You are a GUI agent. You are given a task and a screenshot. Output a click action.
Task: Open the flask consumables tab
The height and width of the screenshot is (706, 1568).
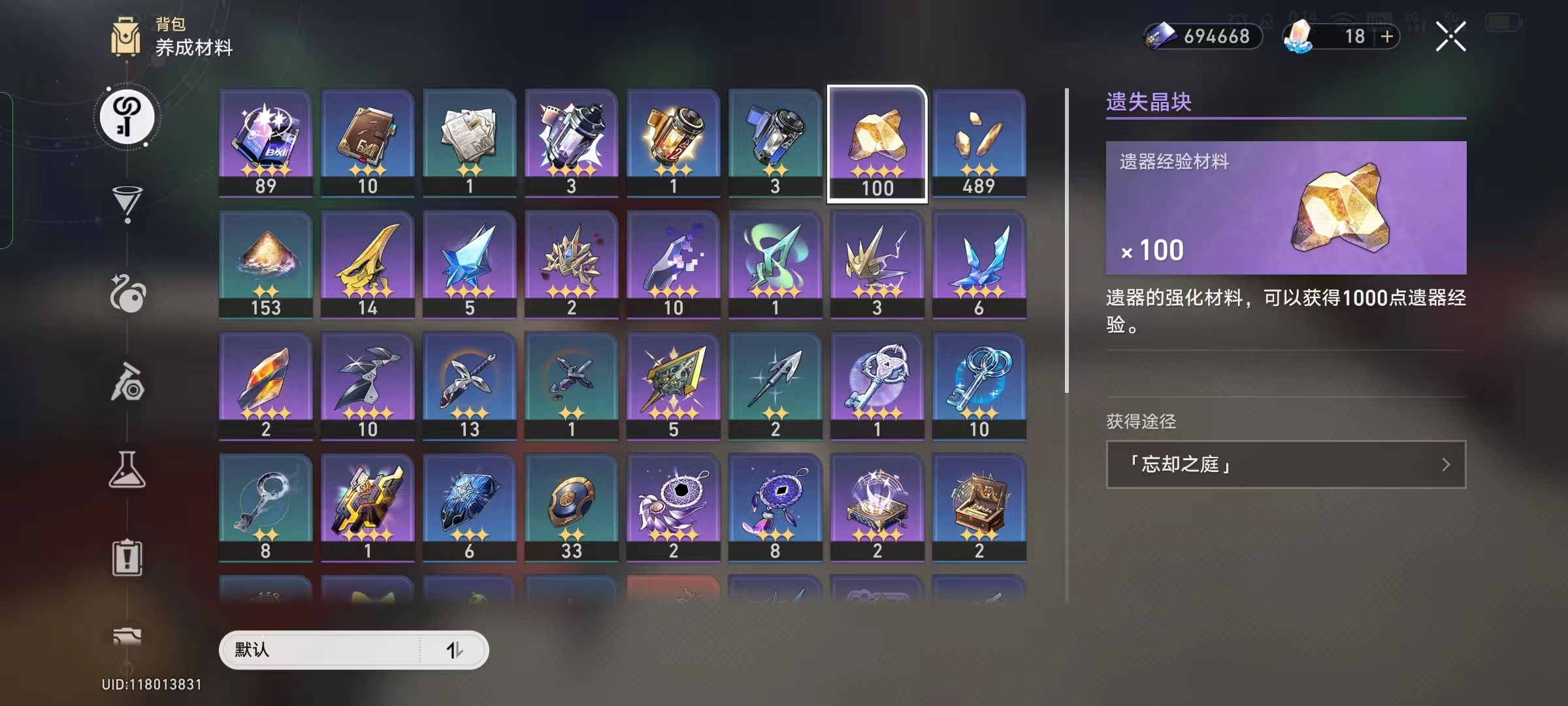(x=127, y=469)
